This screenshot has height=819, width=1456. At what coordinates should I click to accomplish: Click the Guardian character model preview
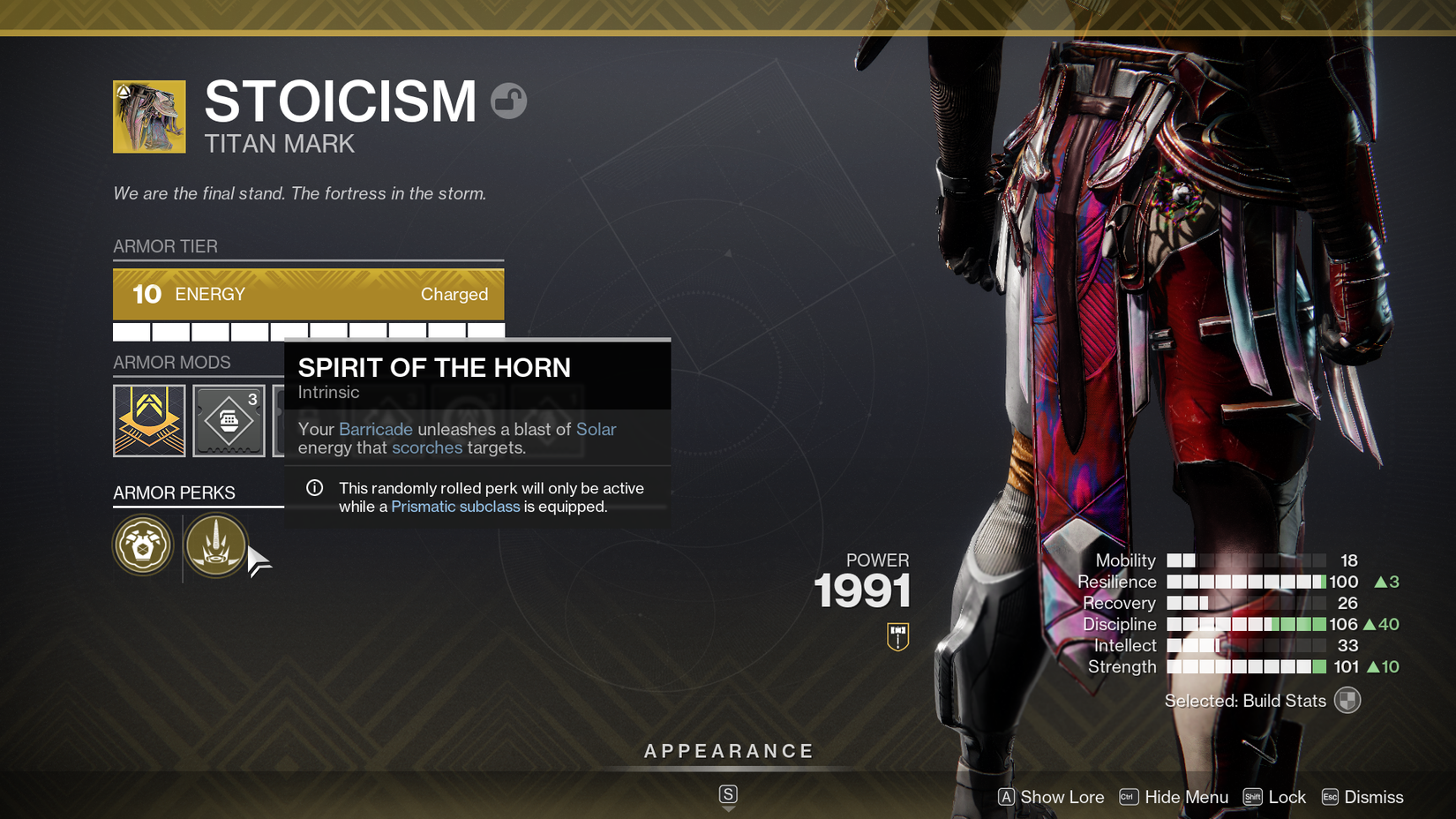point(1103,353)
